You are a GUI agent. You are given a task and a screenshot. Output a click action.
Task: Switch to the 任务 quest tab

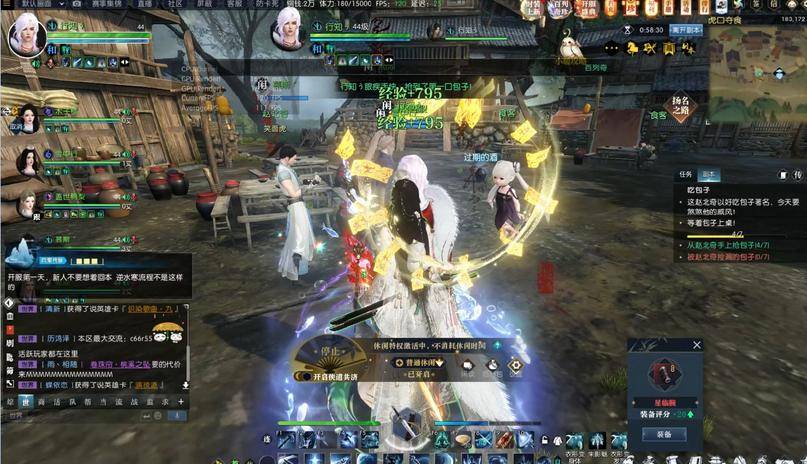click(684, 173)
